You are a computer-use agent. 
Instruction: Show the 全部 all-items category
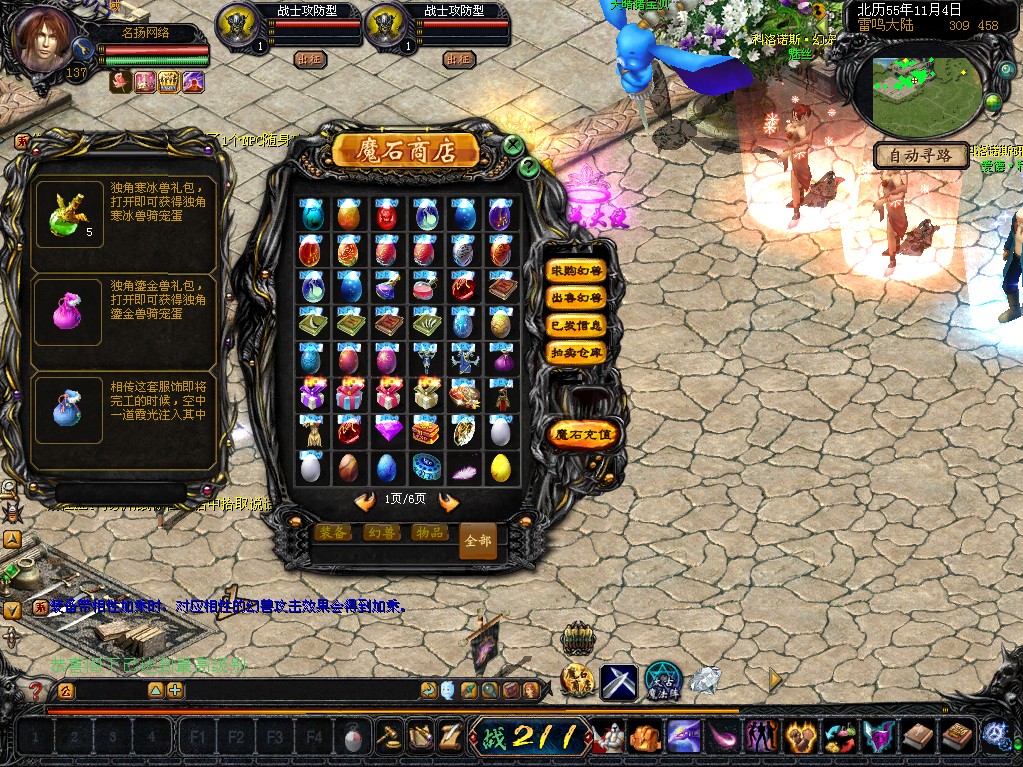pos(477,541)
